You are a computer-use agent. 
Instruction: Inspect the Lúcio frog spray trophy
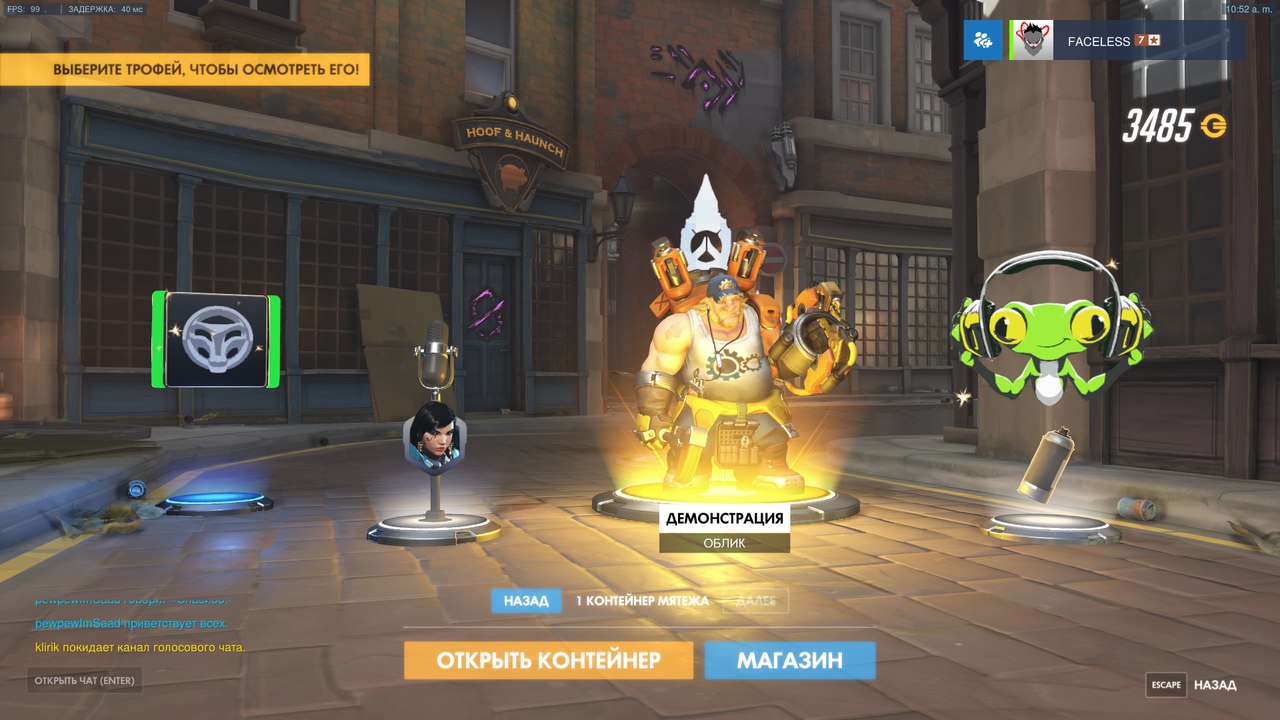point(1045,330)
